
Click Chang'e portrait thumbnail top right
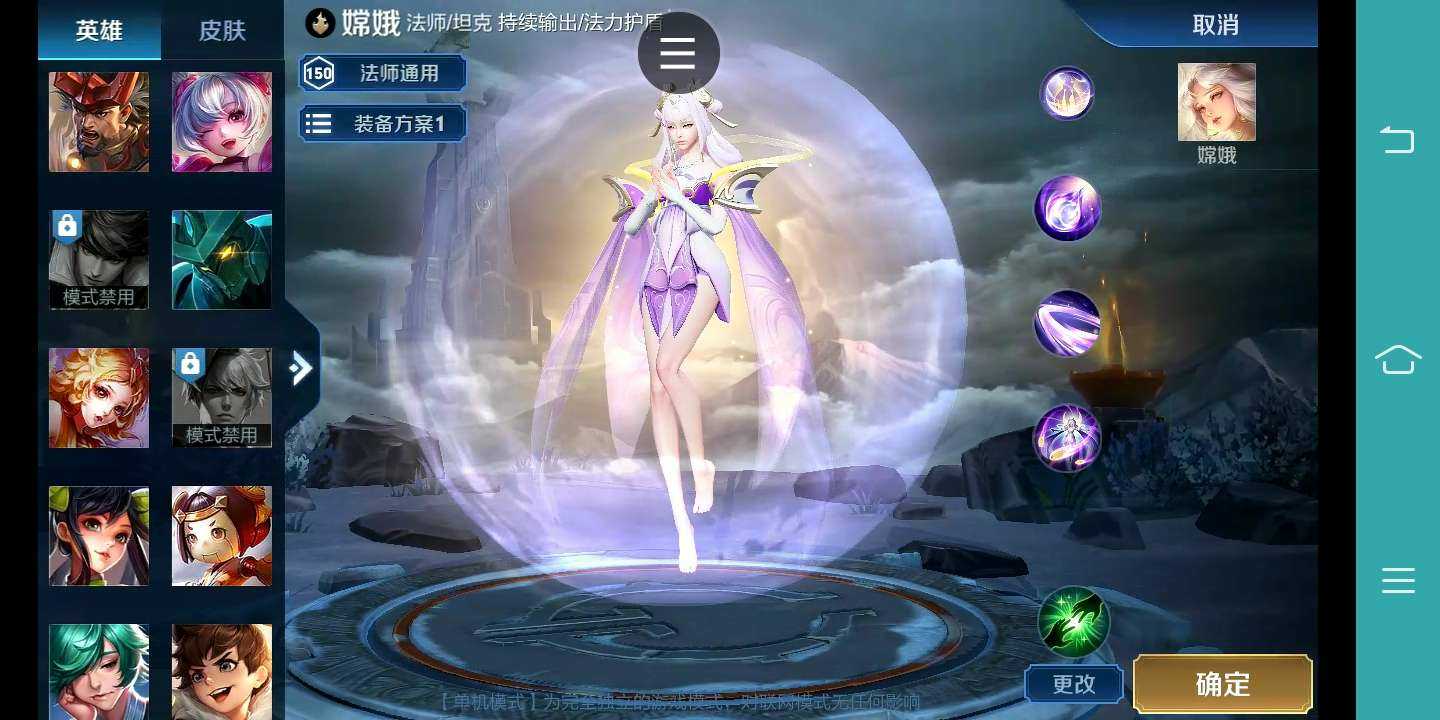[1216, 100]
